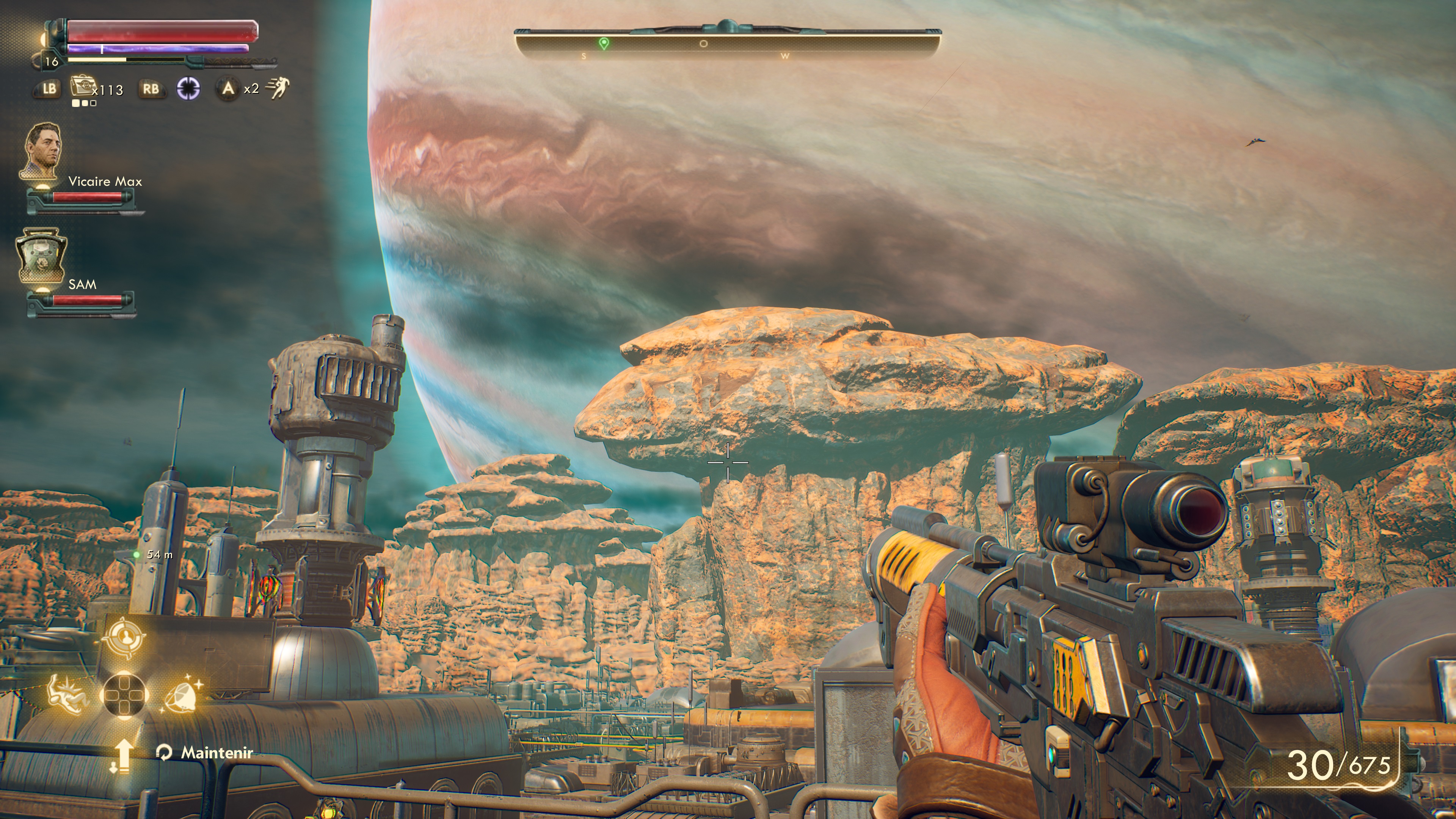Activate the purple Tactical Time Dilation icon
1456x819 pixels.
(x=188, y=89)
